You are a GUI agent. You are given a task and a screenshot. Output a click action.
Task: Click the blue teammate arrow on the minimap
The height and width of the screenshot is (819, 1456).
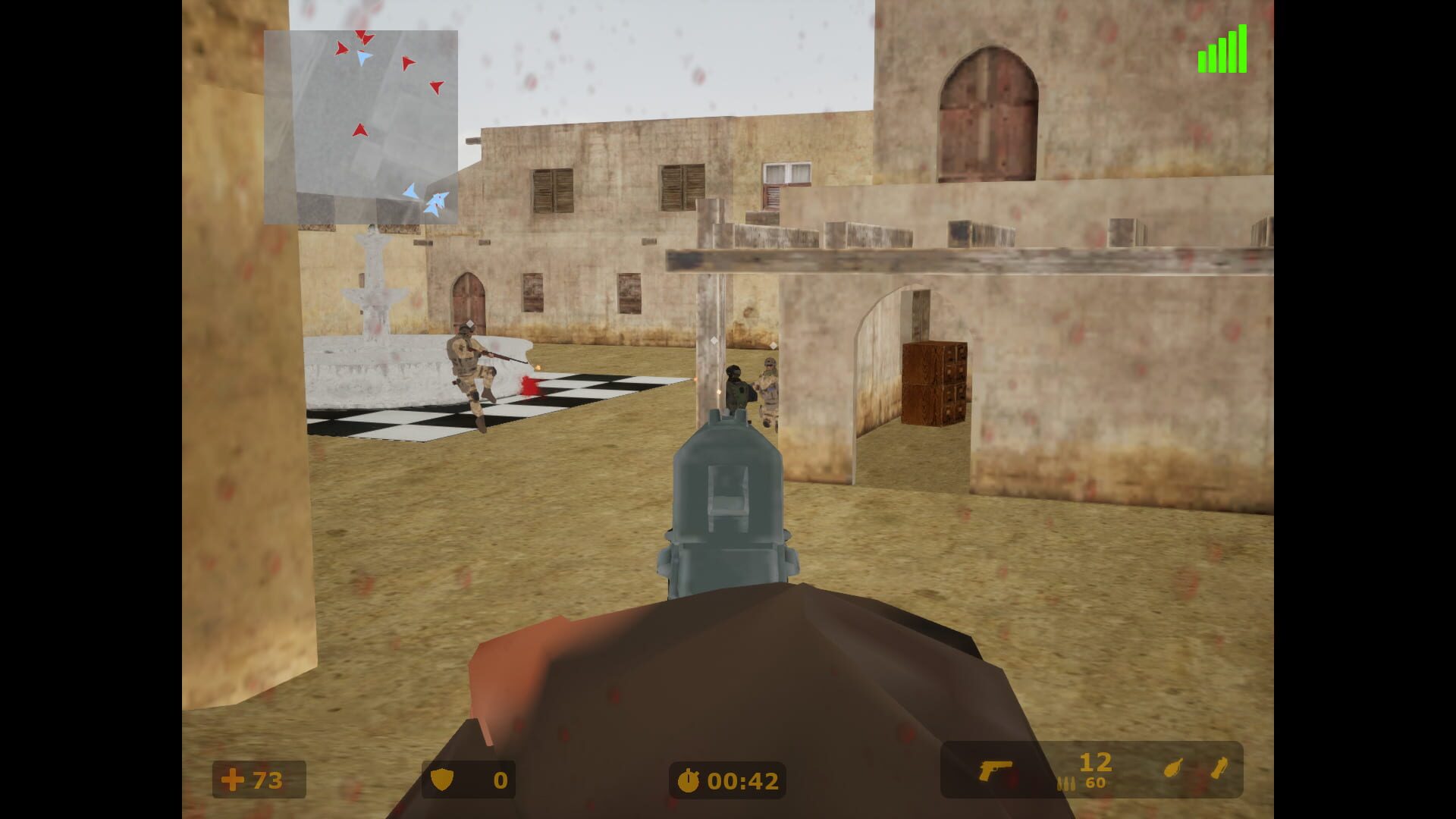[x=409, y=192]
